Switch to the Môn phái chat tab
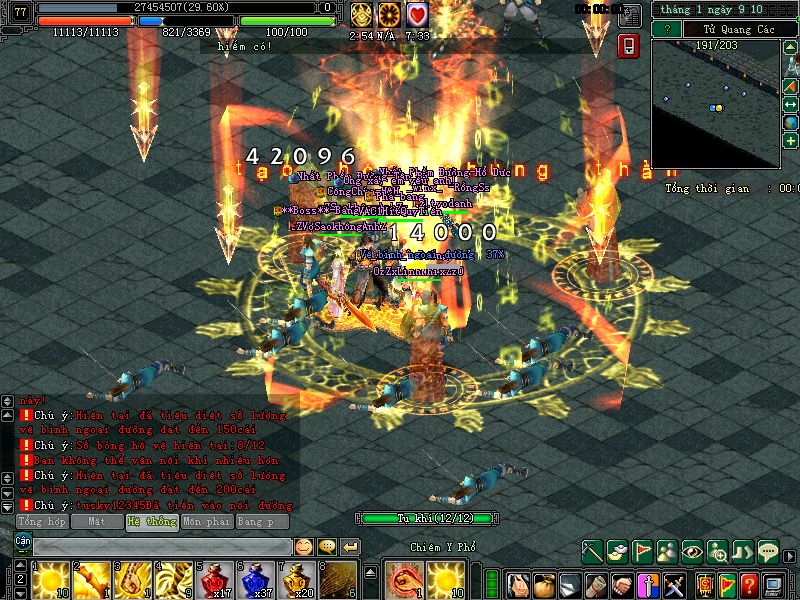The image size is (800, 600). (206, 522)
